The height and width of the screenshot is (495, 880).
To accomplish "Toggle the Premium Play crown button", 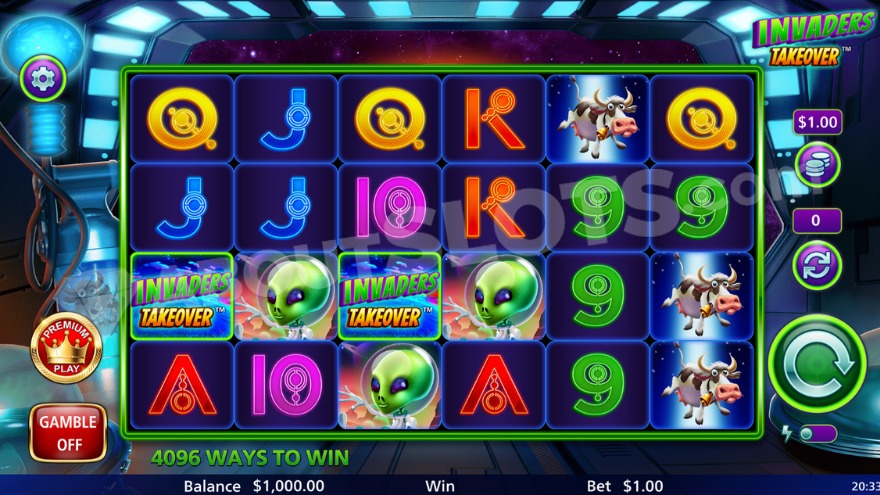I will [67, 347].
